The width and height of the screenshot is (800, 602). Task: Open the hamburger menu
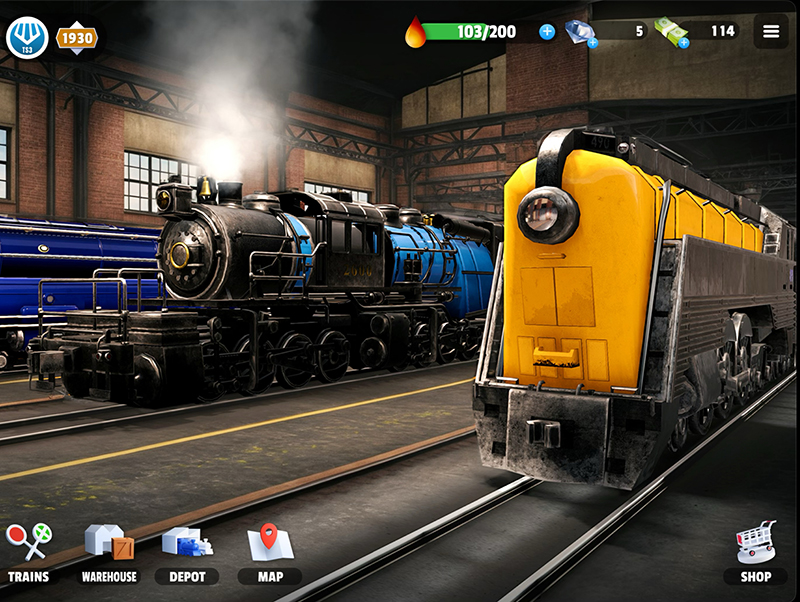pyautogui.click(x=771, y=31)
